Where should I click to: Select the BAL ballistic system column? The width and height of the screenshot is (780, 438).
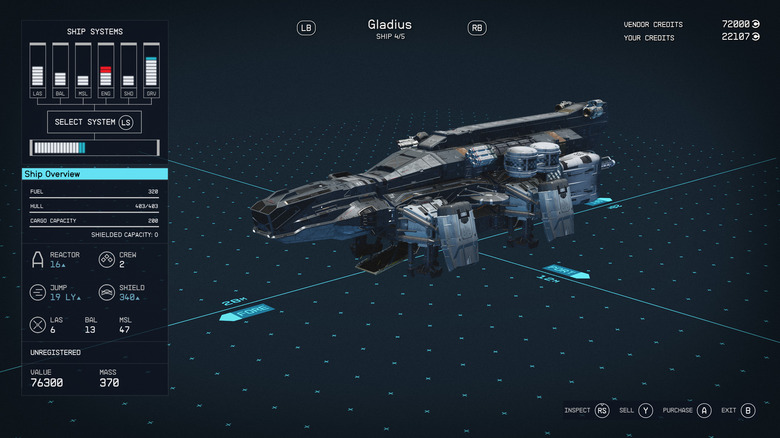pyautogui.click(x=61, y=70)
